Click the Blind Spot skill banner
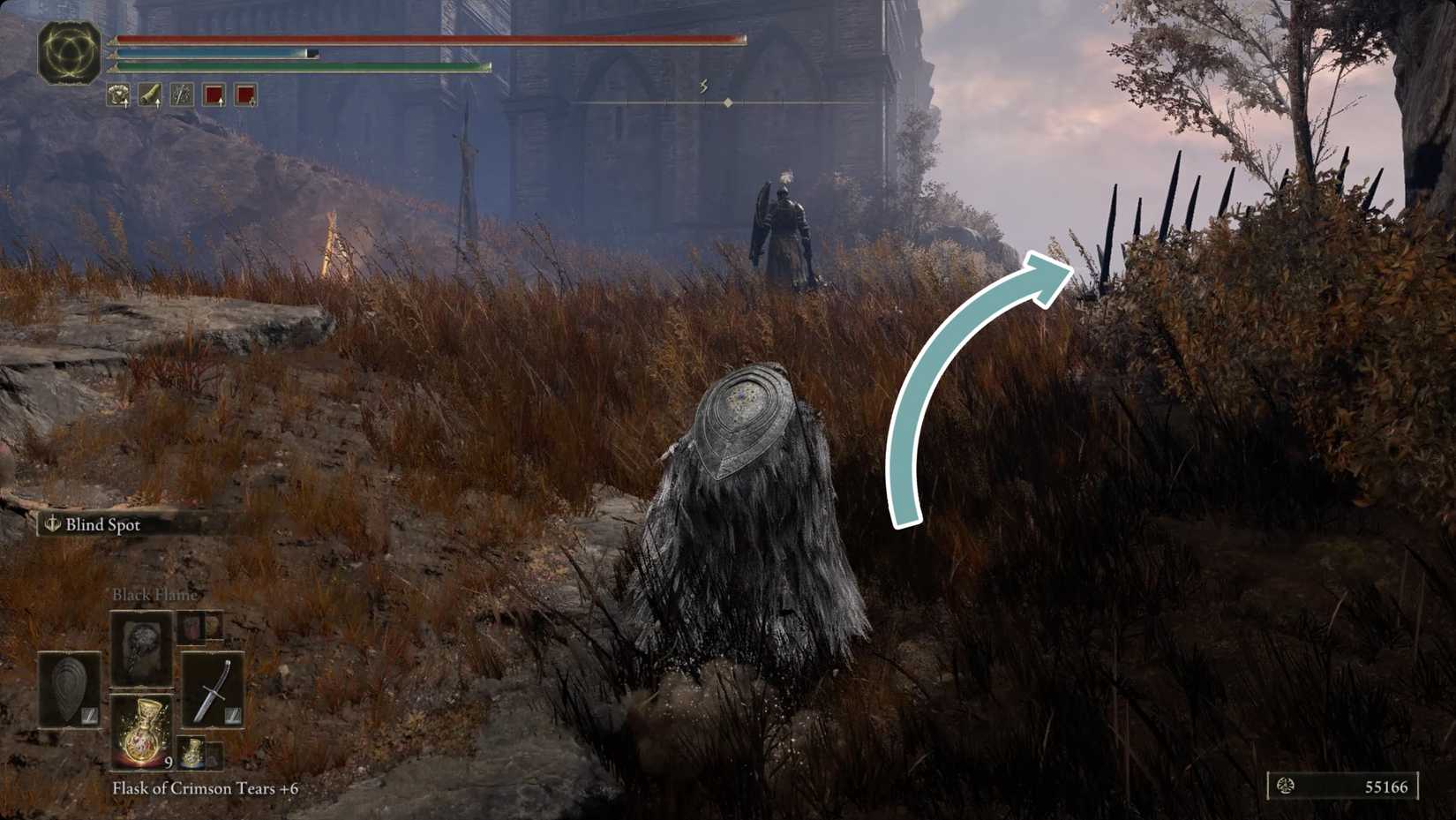1456x820 pixels. pyautogui.click(x=92, y=524)
